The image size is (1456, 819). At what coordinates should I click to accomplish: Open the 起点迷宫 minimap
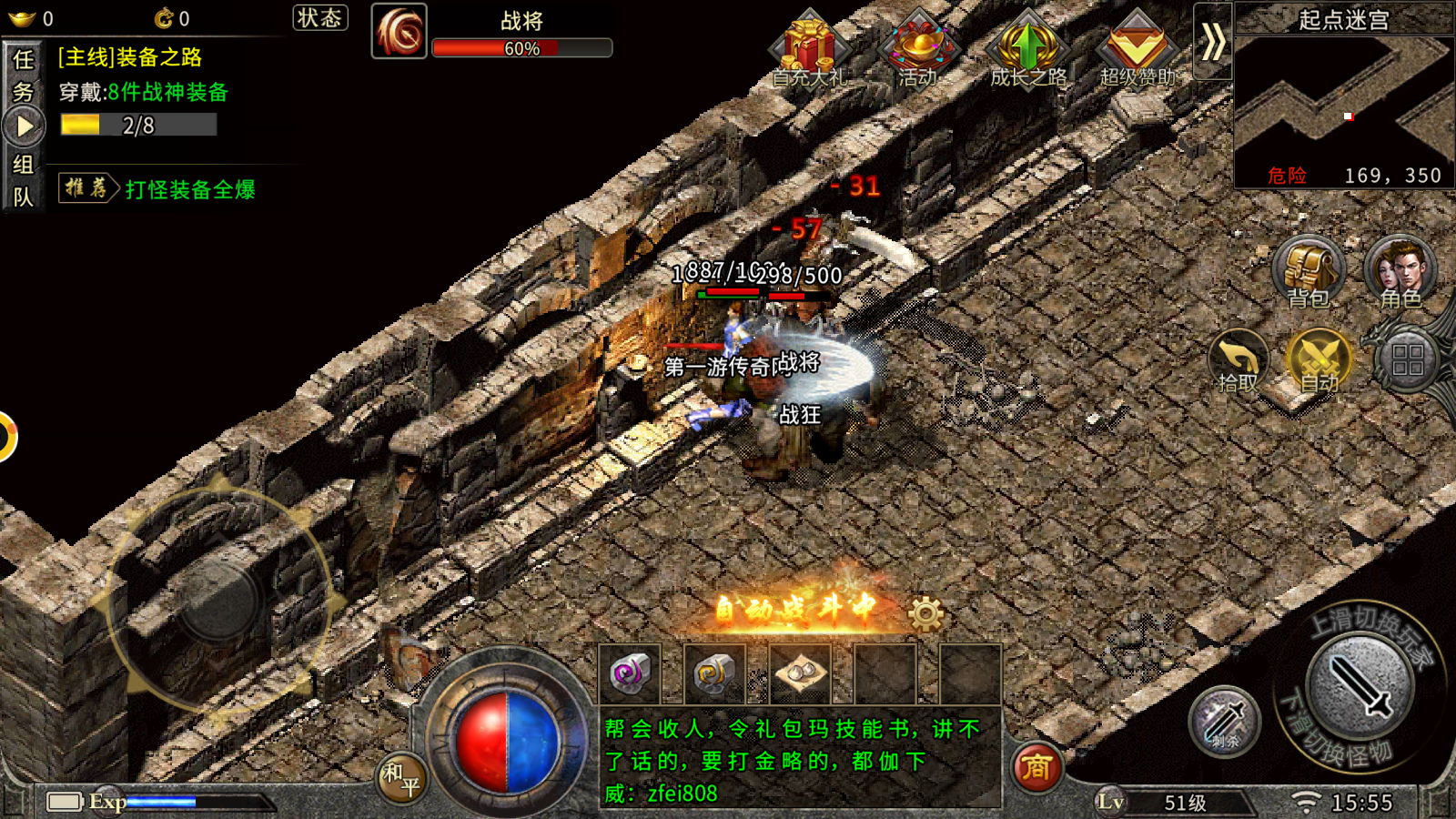[1343, 100]
